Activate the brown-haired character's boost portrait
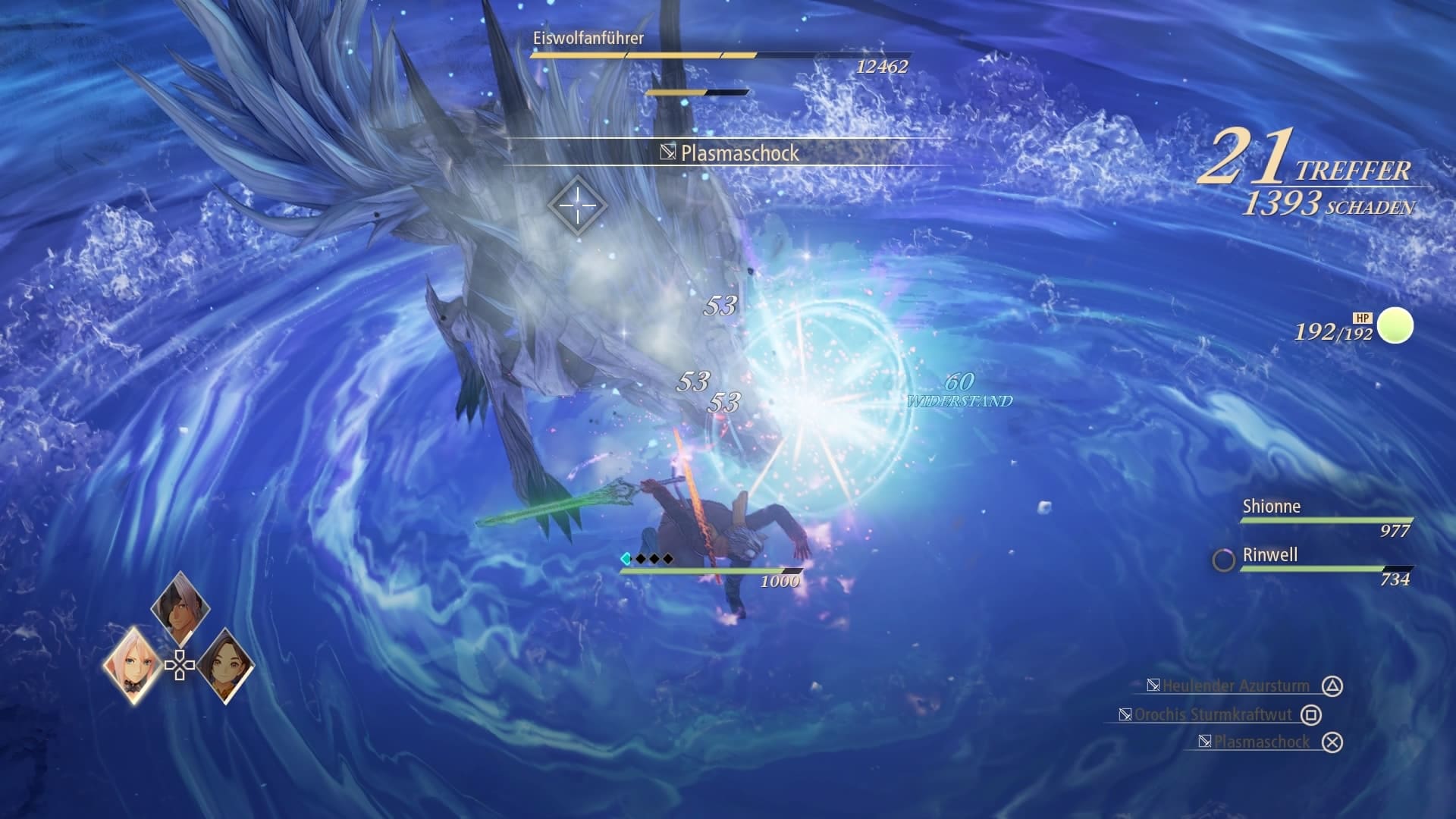Viewport: 1456px width, 819px height. [224, 665]
